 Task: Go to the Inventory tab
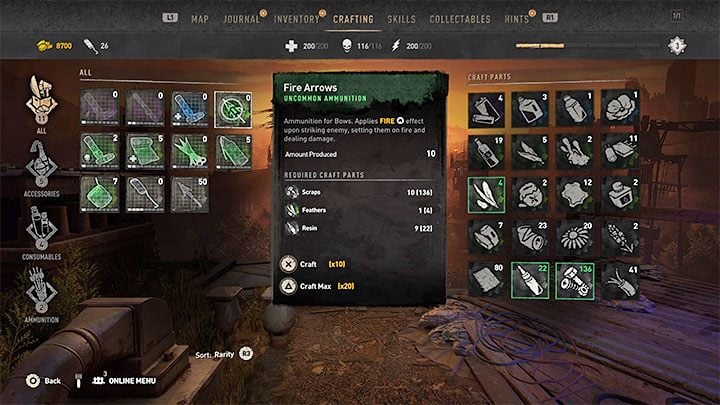click(x=297, y=19)
